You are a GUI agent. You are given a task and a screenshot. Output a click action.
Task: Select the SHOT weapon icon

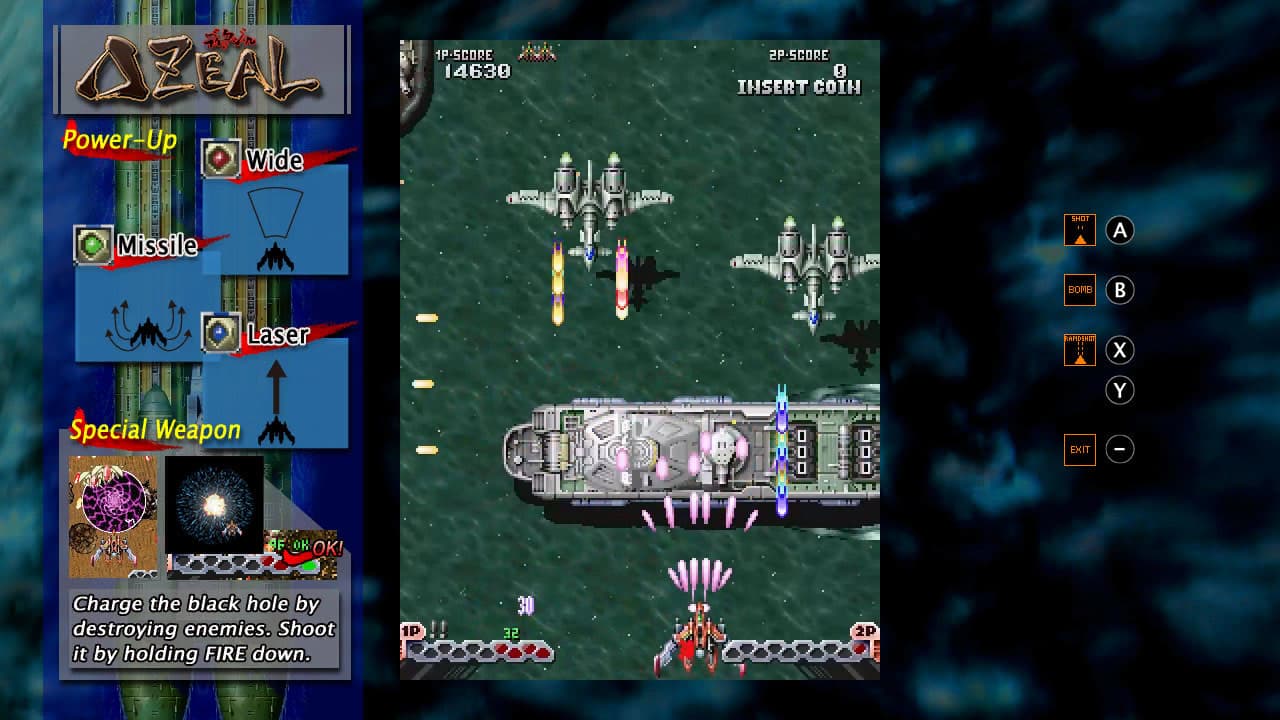(x=1080, y=229)
